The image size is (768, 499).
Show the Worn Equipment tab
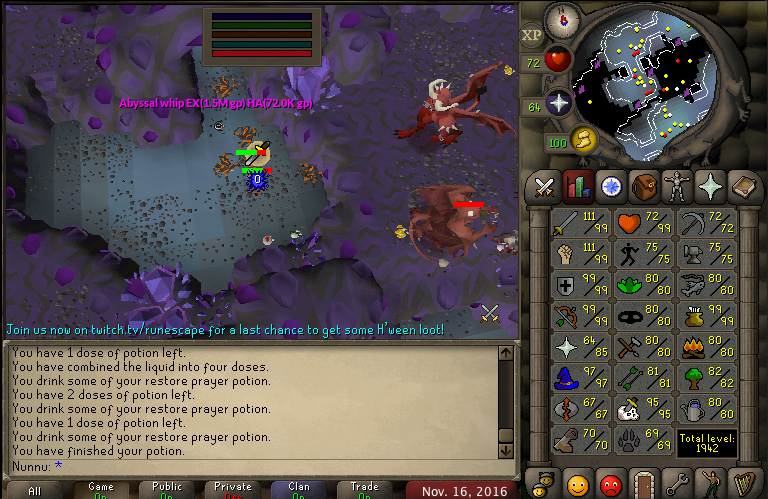[678, 186]
